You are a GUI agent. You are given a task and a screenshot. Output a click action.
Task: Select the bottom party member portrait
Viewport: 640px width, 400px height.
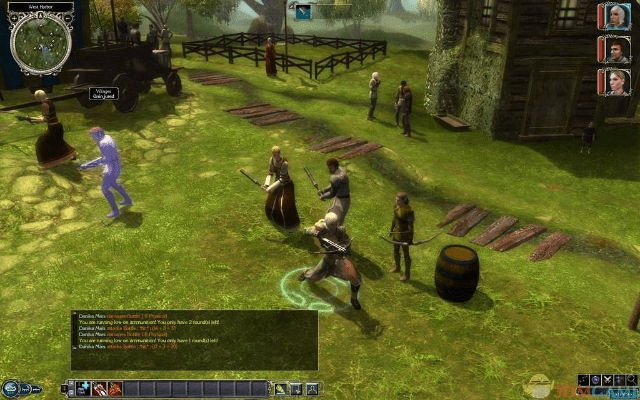(x=612, y=82)
